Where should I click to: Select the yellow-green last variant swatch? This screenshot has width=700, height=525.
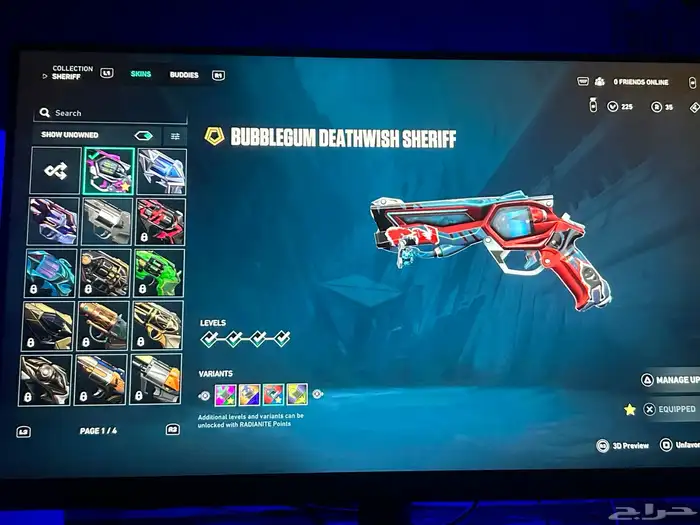pos(297,394)
